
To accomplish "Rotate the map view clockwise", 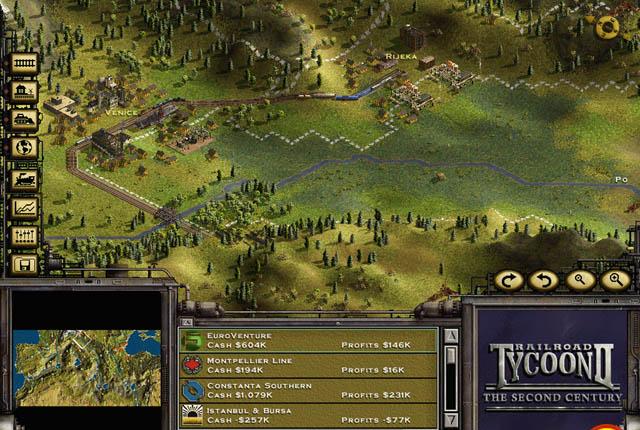I will [509, 280].
